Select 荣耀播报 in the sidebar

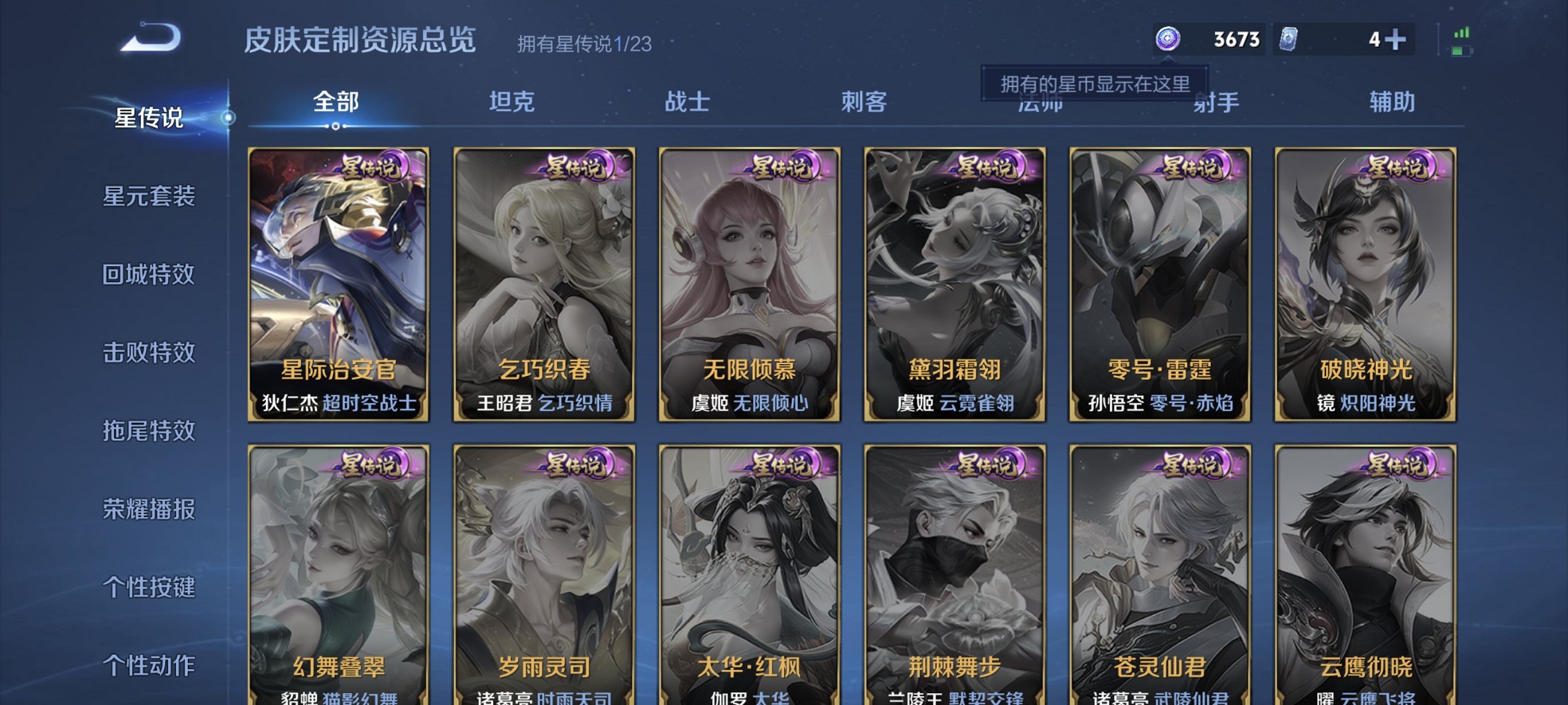click(x=150, y=509)
